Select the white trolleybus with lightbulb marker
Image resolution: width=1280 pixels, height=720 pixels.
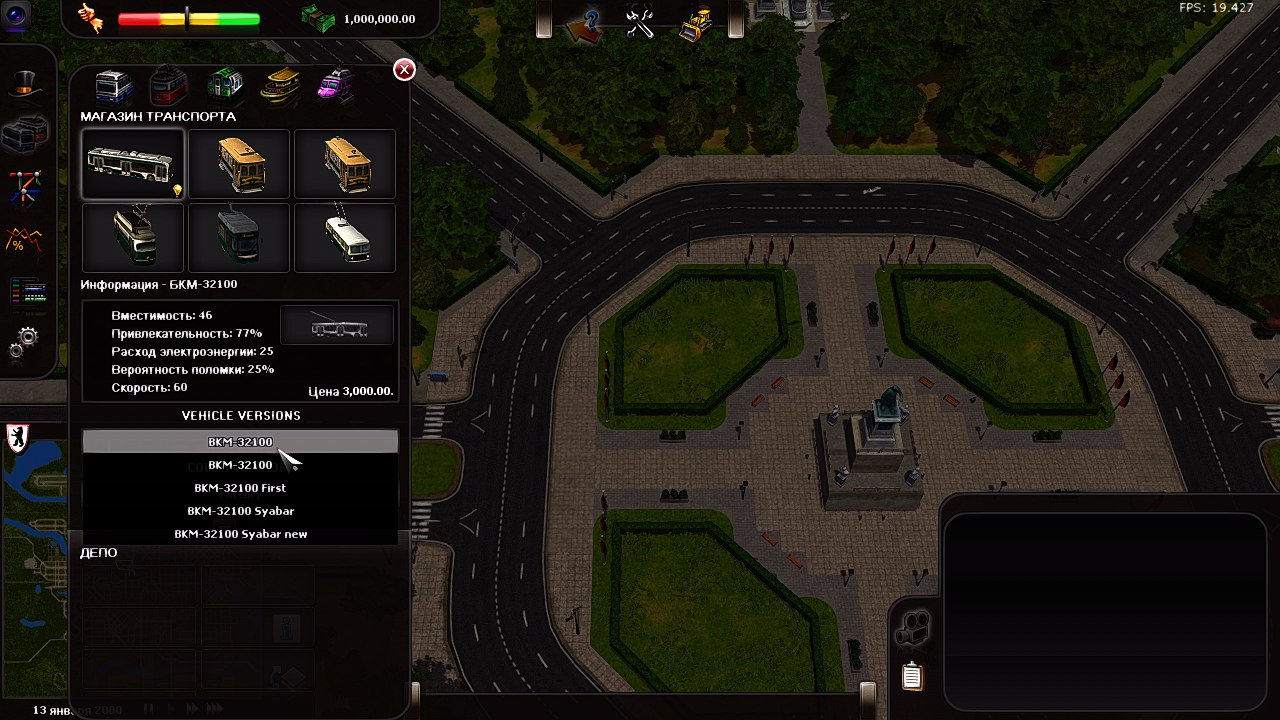133,164
